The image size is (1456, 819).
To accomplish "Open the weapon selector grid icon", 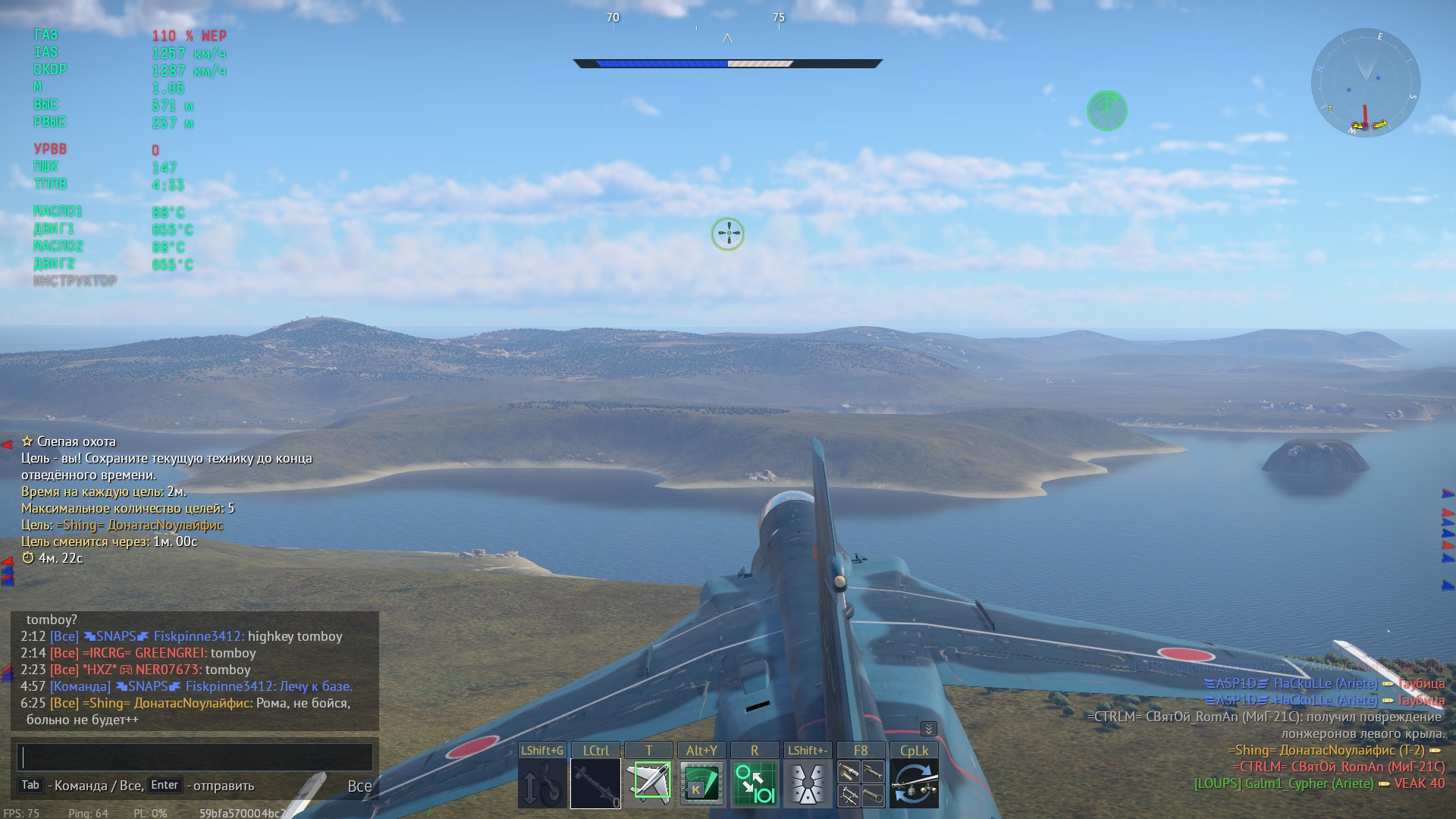I will click(x=861, y=784).
